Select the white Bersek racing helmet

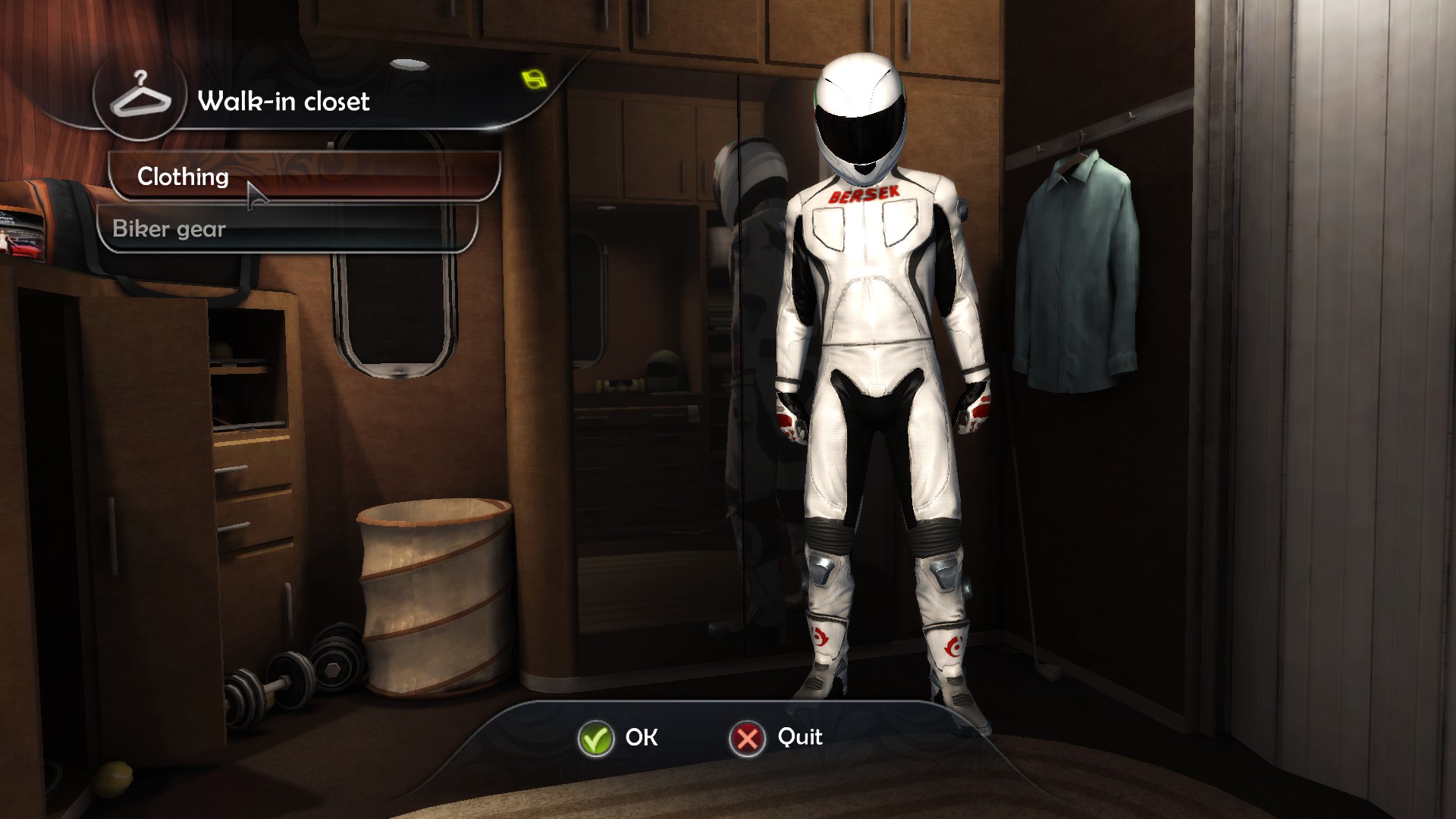[861, 114]
